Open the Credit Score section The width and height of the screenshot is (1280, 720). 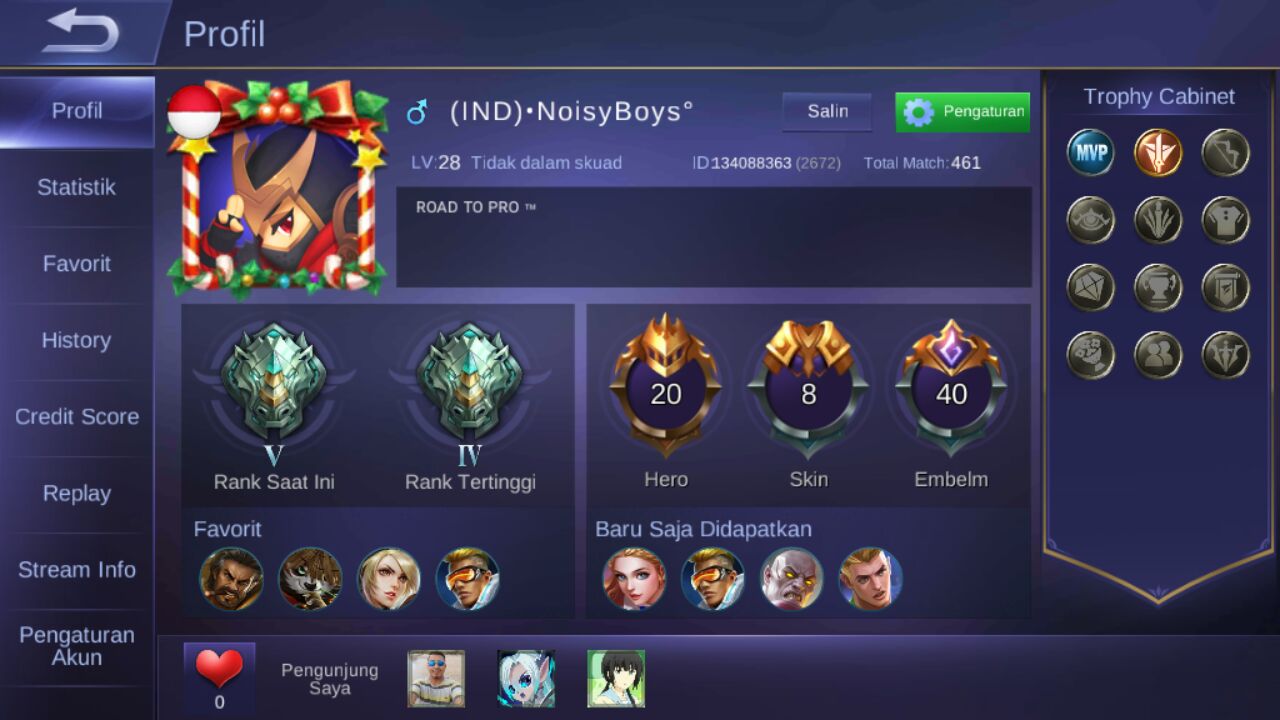pos(77,417)
